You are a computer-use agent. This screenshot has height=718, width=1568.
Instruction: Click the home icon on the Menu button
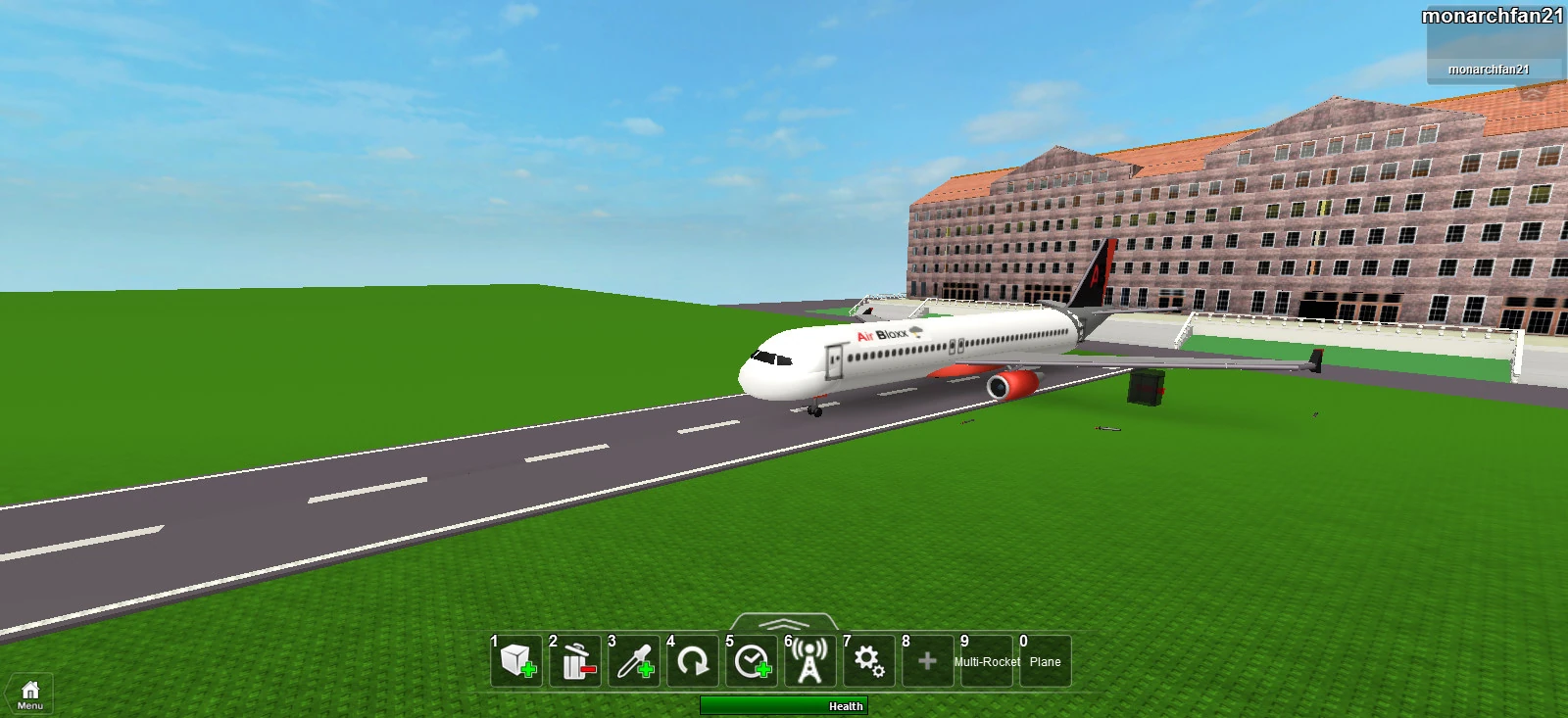point(30,689)
